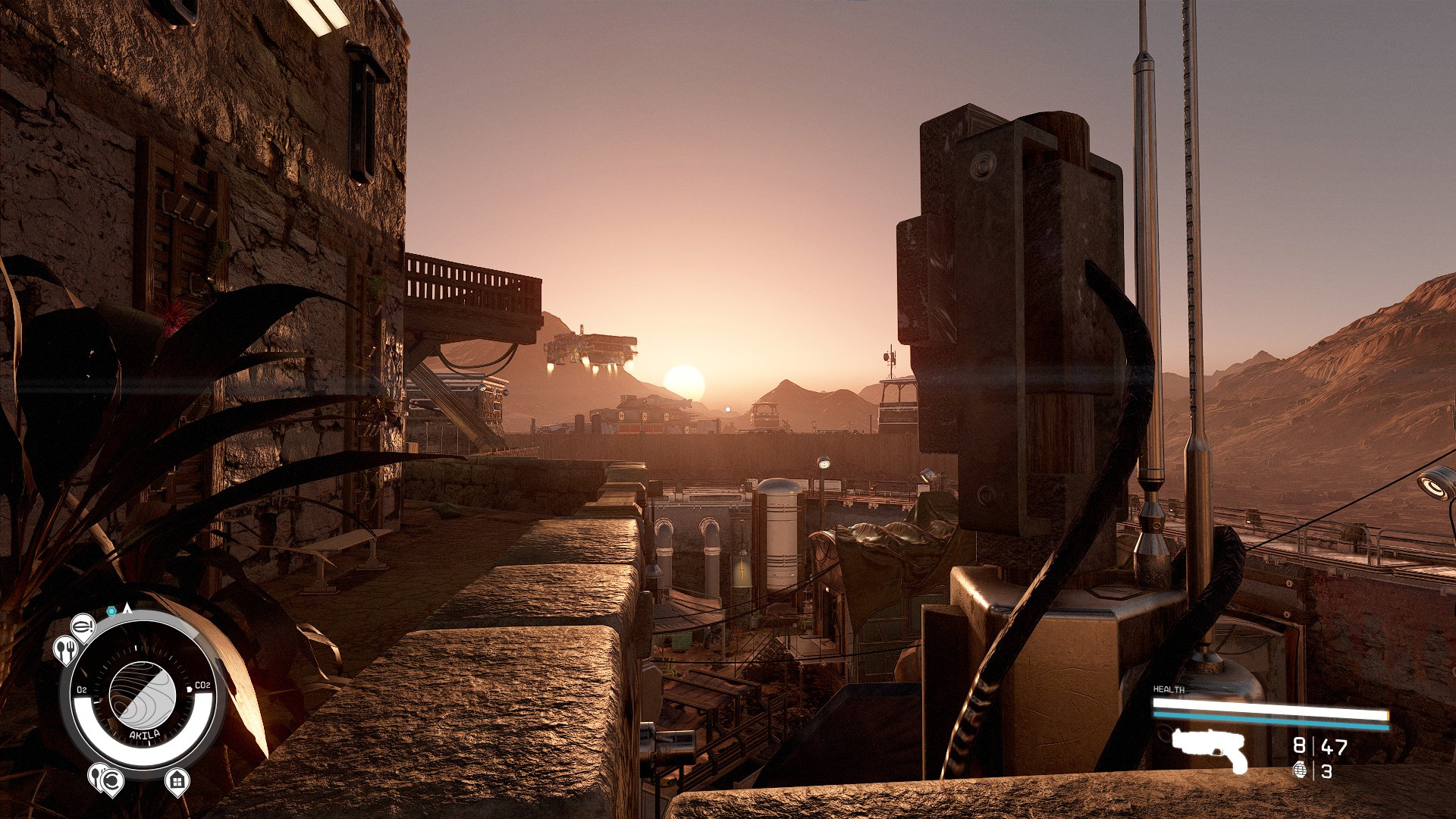Select the ship-with-exclamation marker on the compass
The height and width of the screenshot is (819, 1456).
[83, 626]
